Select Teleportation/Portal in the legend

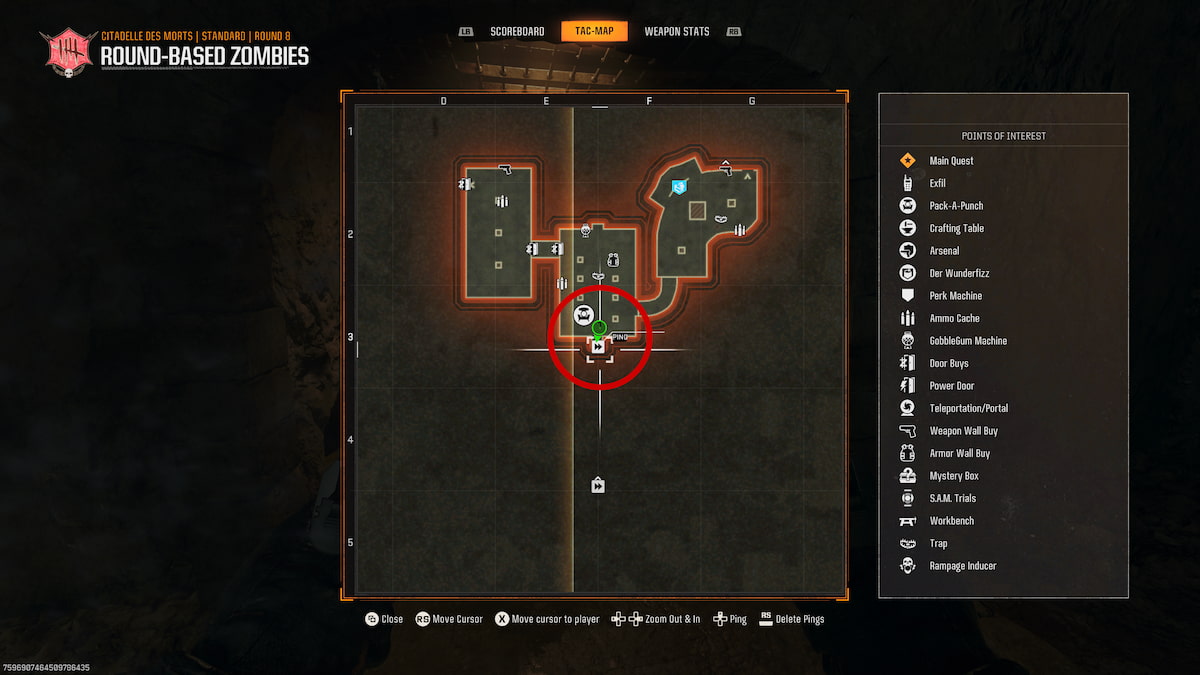click(x=968, y=408)
